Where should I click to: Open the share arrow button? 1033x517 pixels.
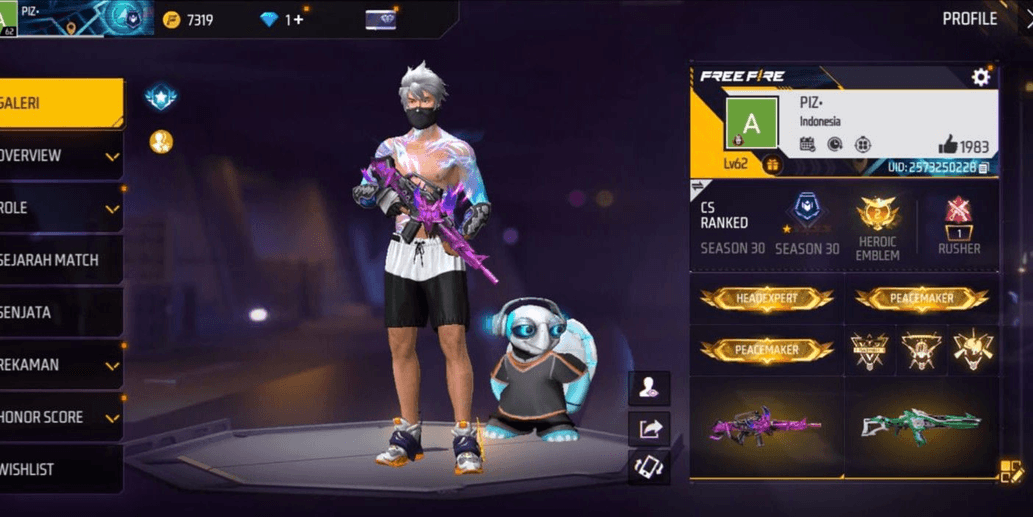(x=649, y=428)
